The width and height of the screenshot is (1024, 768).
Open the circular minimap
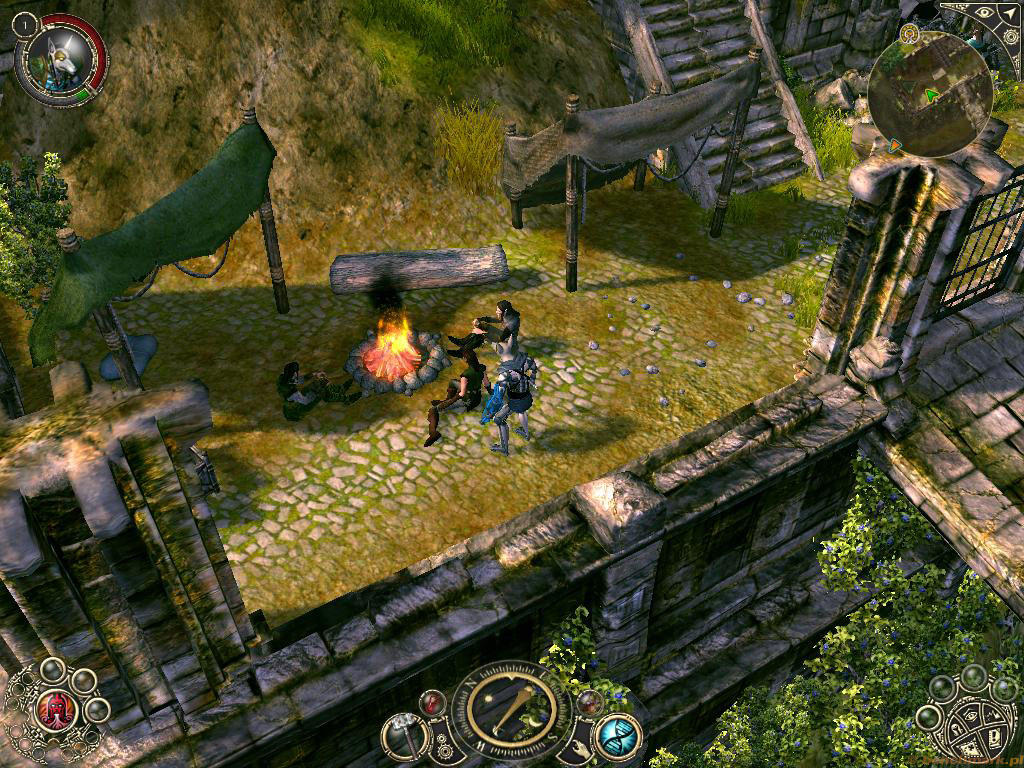pos(929,95)
